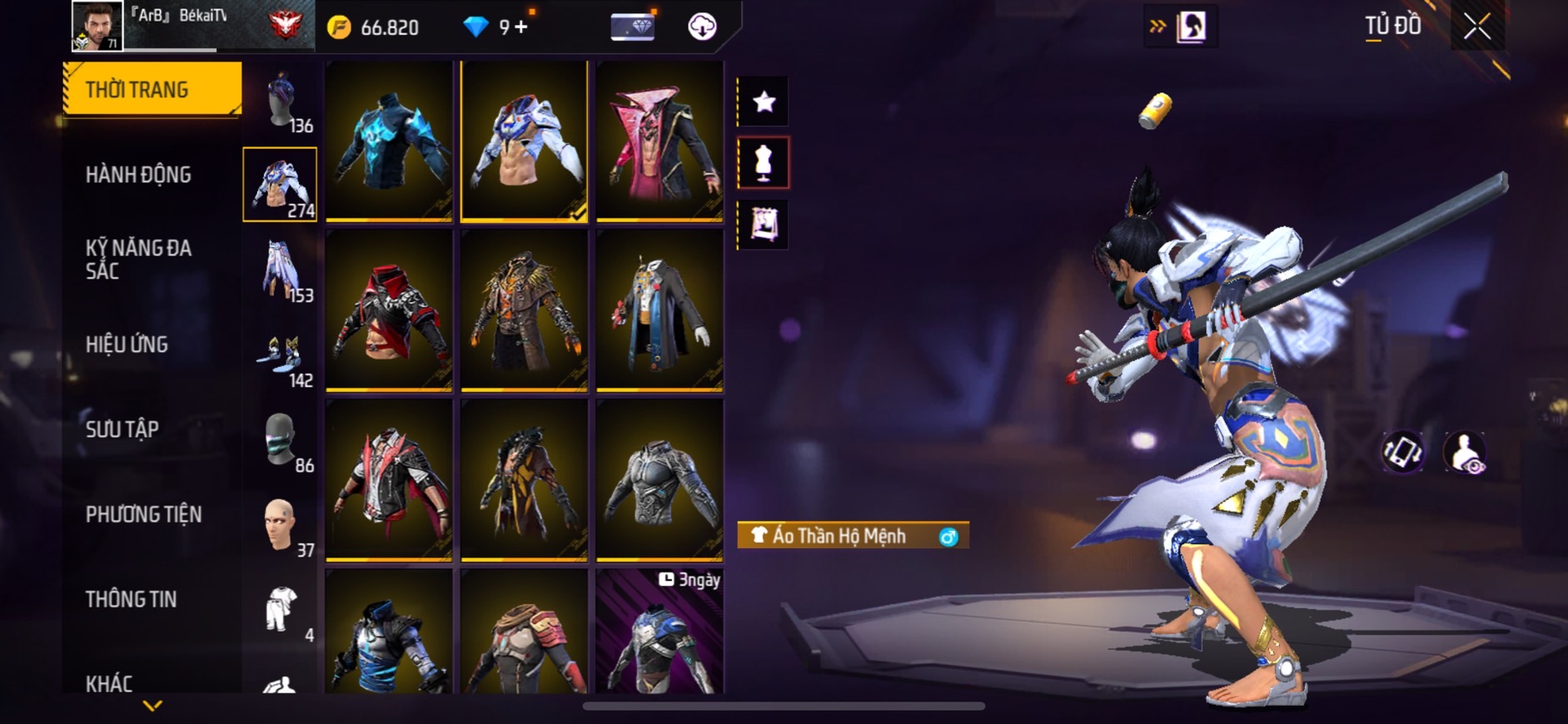The image size is (1568, 724).
Task: Open the mask category with 86 items
Action: click(281, 440)
